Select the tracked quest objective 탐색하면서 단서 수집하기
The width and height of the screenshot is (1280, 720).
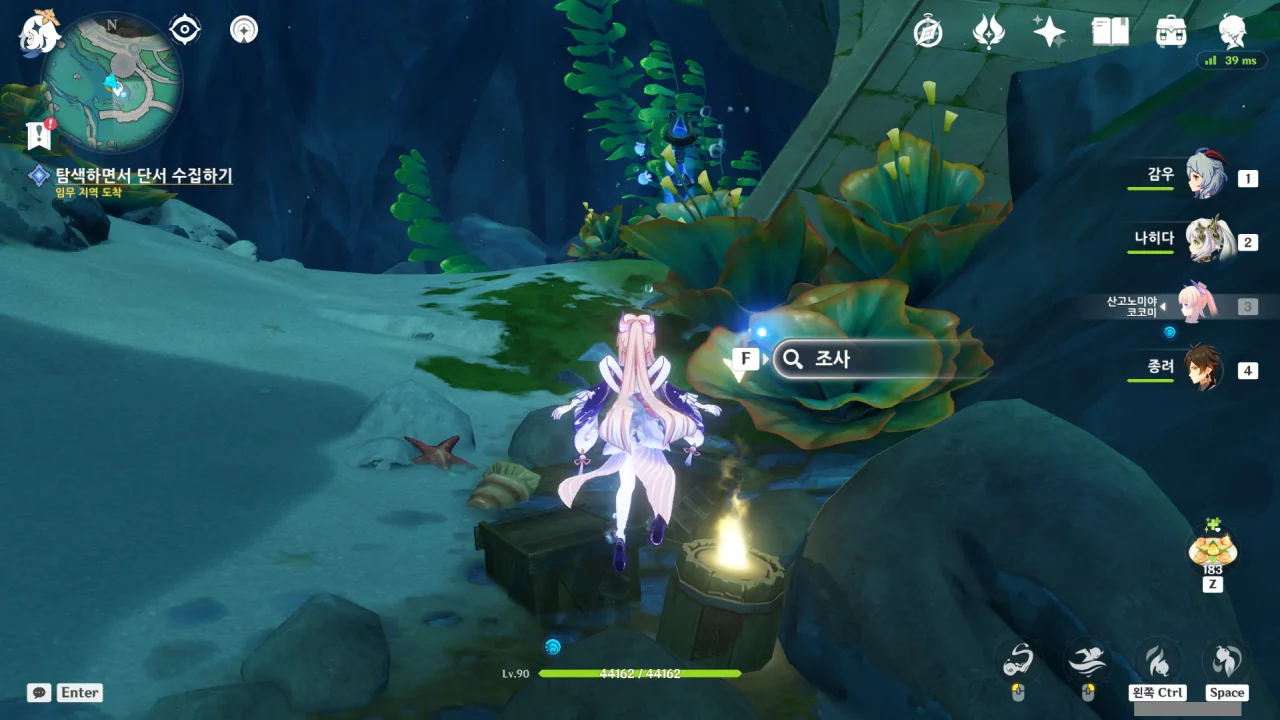(143, 176)
